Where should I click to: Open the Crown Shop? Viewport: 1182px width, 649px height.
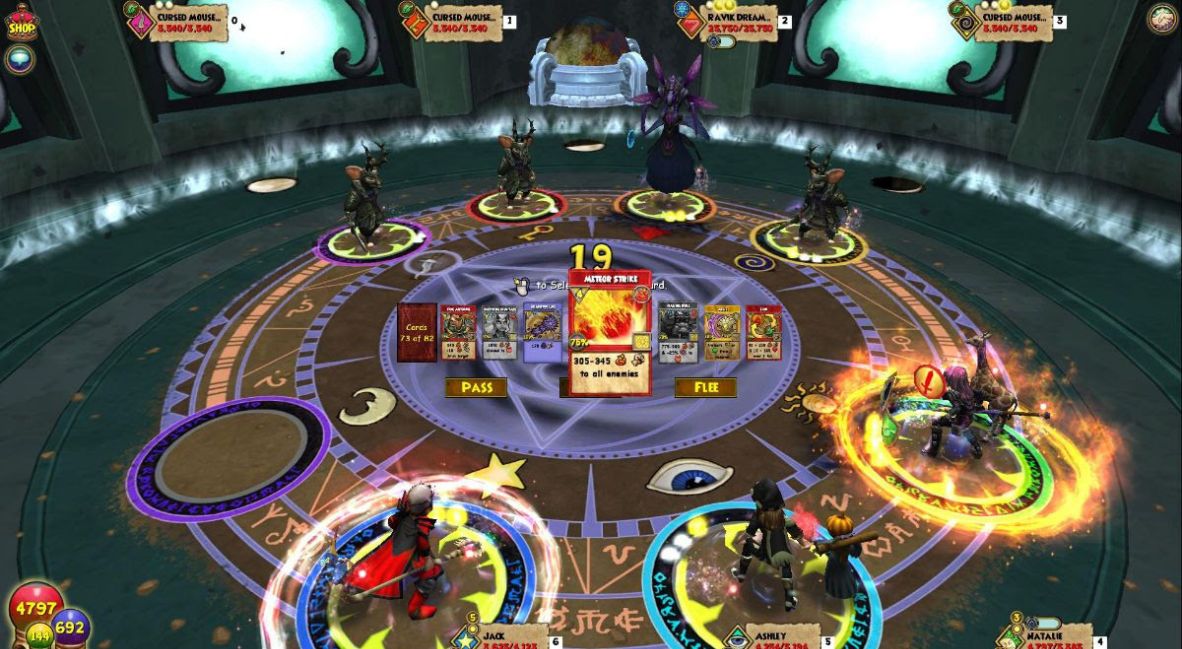click(x=21, y=23)
